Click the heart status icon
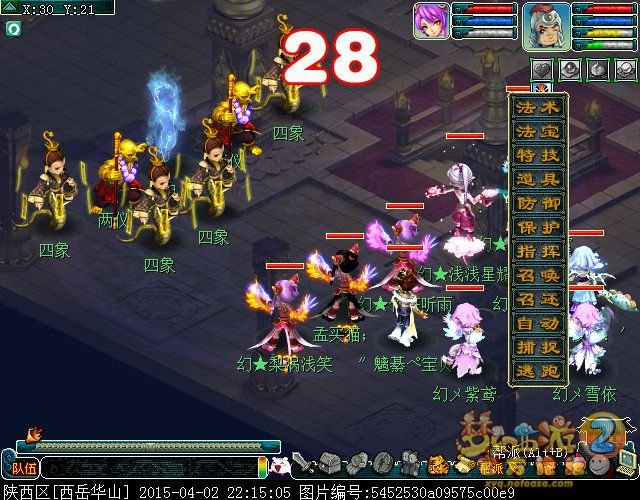Viewport: 640px width, 500px height. click(542, 69)
